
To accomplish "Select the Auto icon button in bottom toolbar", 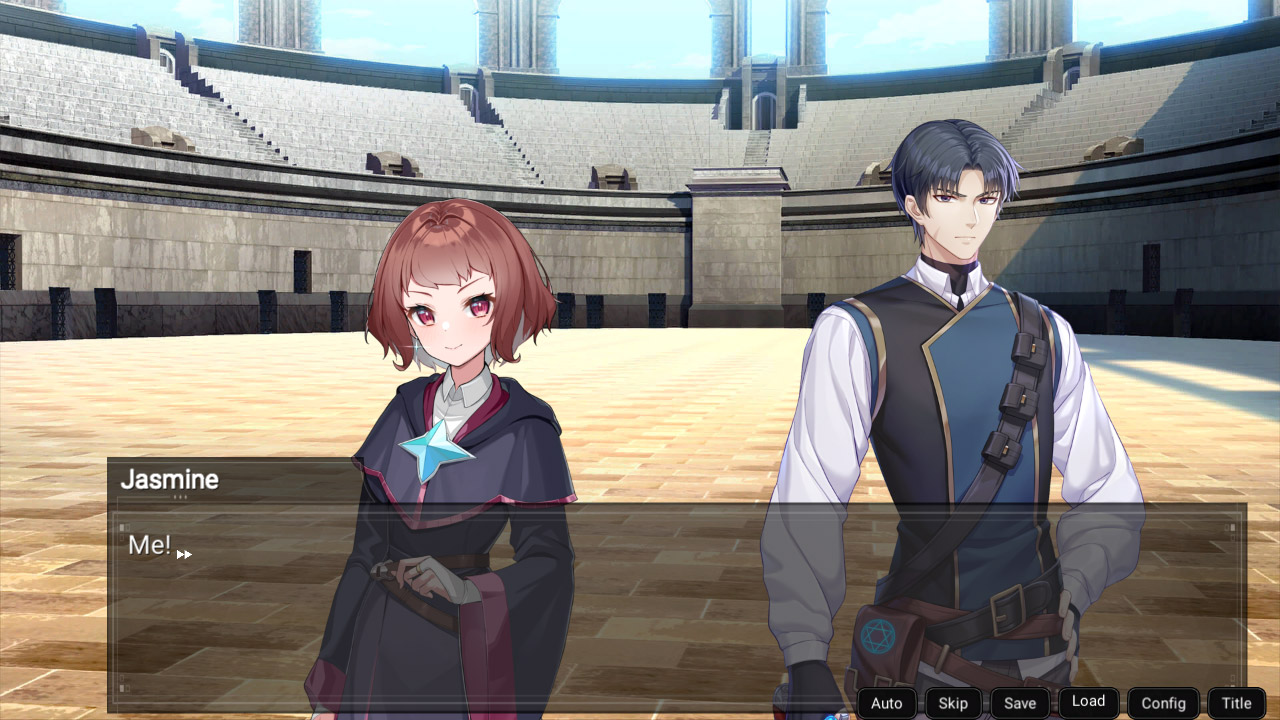I will pos(886,703).
